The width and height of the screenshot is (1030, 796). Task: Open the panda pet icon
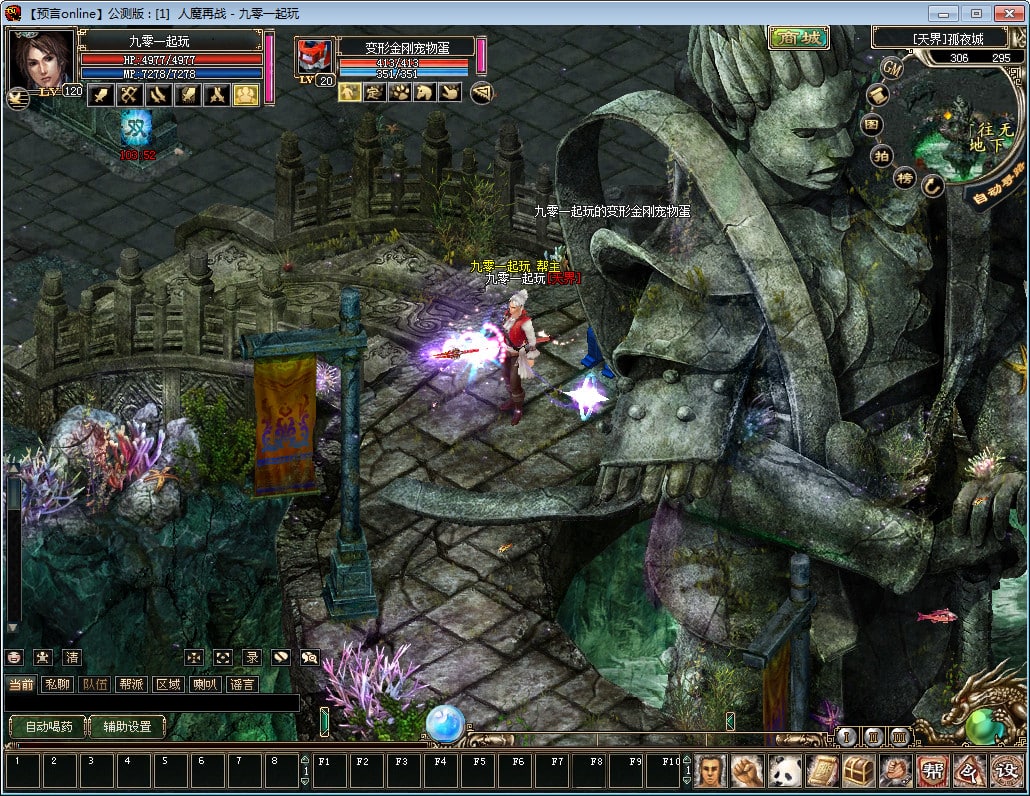click(x=785, y=770)
